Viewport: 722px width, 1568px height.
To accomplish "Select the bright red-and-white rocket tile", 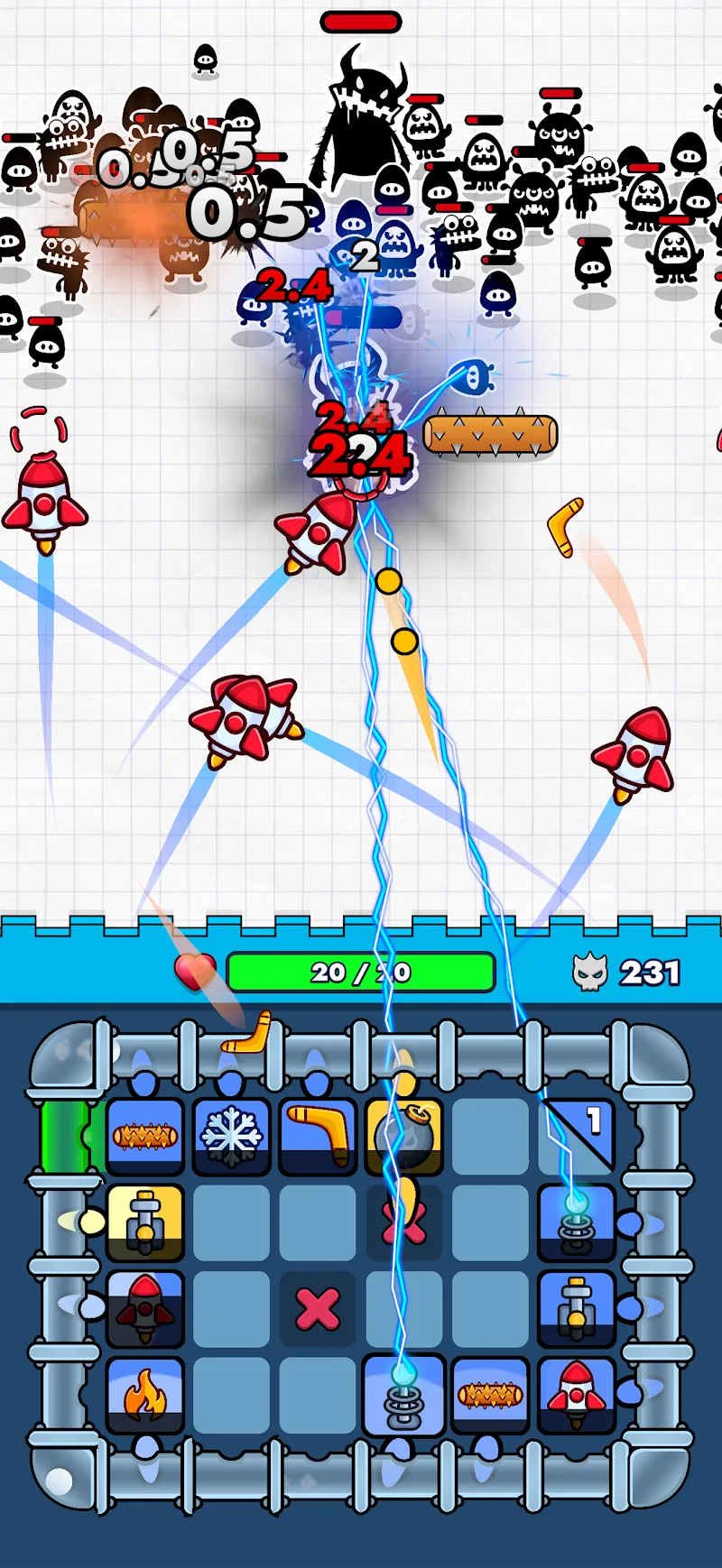I will (578, 1395).
